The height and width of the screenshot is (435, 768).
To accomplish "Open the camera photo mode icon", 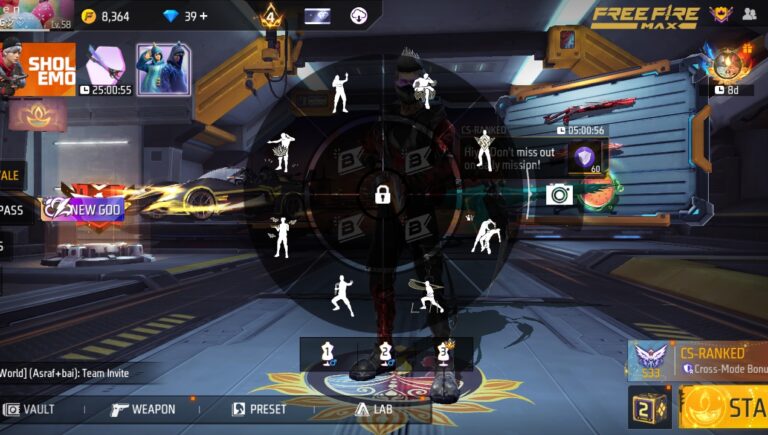I will click(560, 194).
